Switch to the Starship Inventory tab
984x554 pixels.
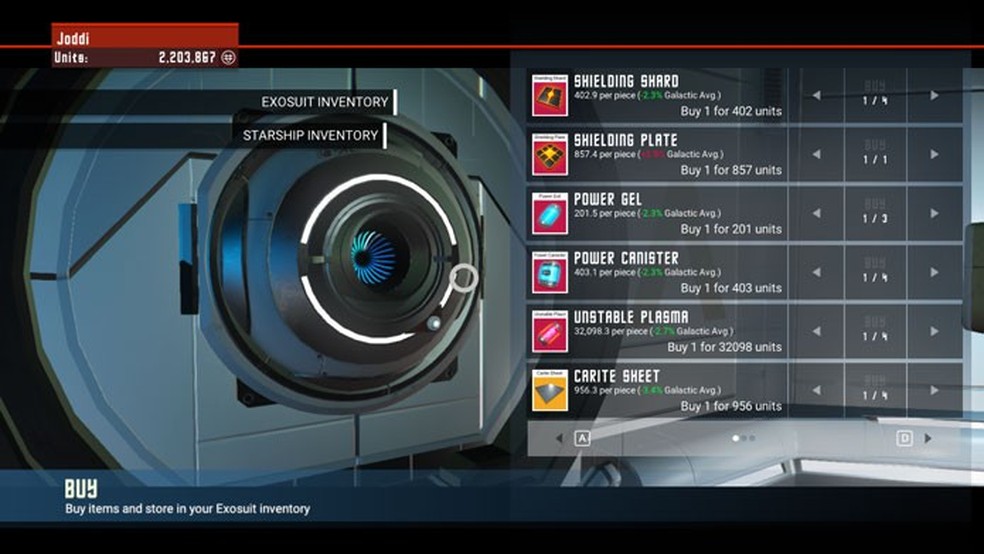(310, 135)
